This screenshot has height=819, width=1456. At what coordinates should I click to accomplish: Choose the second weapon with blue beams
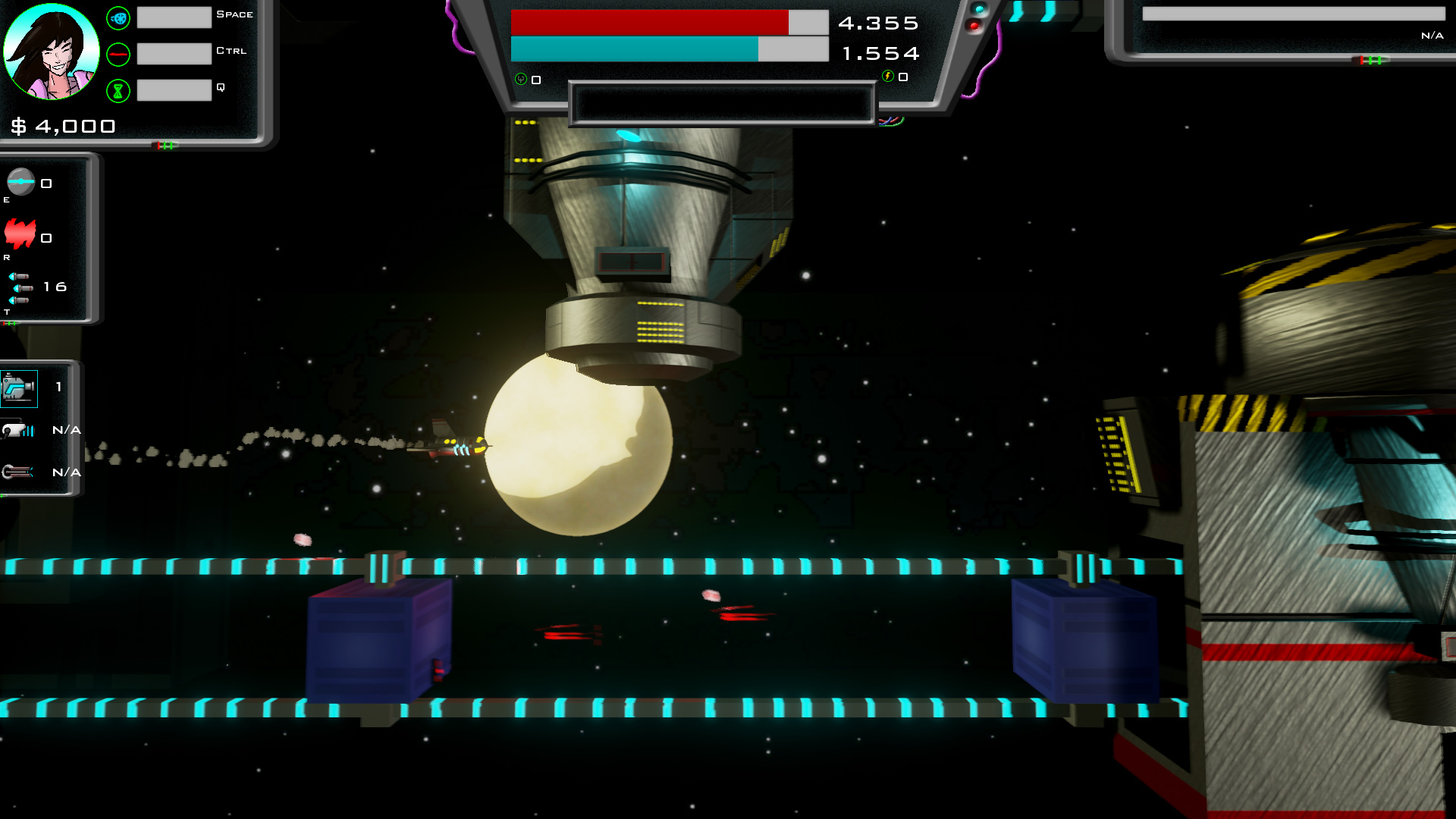pos(18,431)
